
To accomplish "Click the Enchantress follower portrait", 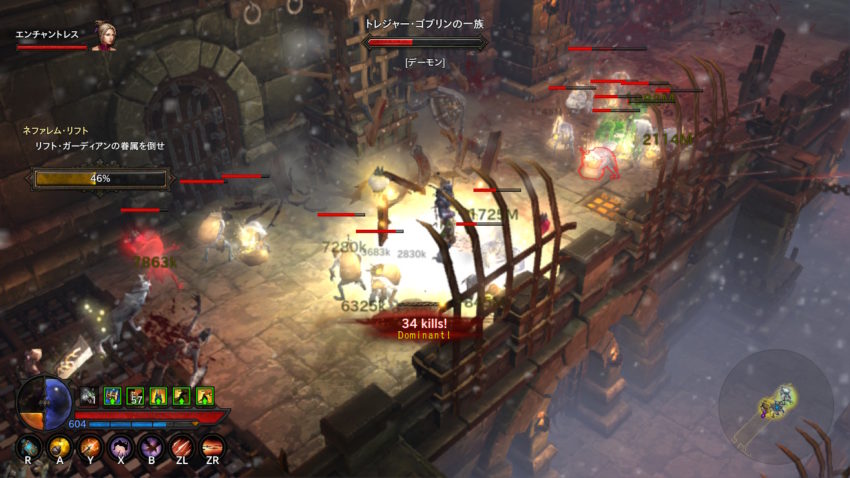I will [x=103, y=35].
